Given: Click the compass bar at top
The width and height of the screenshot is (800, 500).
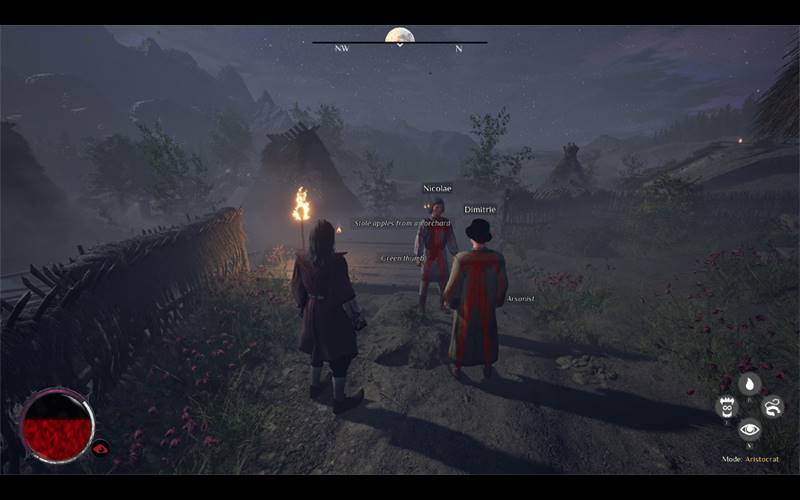Looking at the screenshot, I should pos(399,43).
